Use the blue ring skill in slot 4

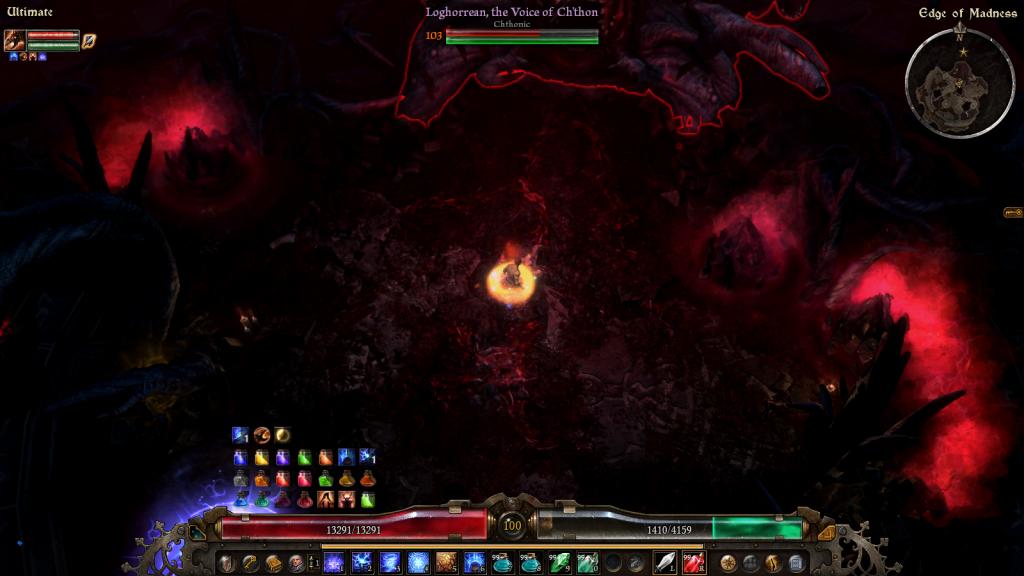(x=418, y=562)
